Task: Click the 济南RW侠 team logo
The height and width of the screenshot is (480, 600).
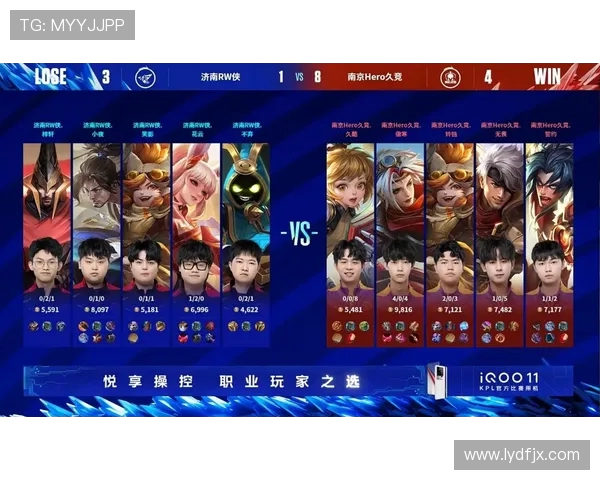Action: point(146,77)
